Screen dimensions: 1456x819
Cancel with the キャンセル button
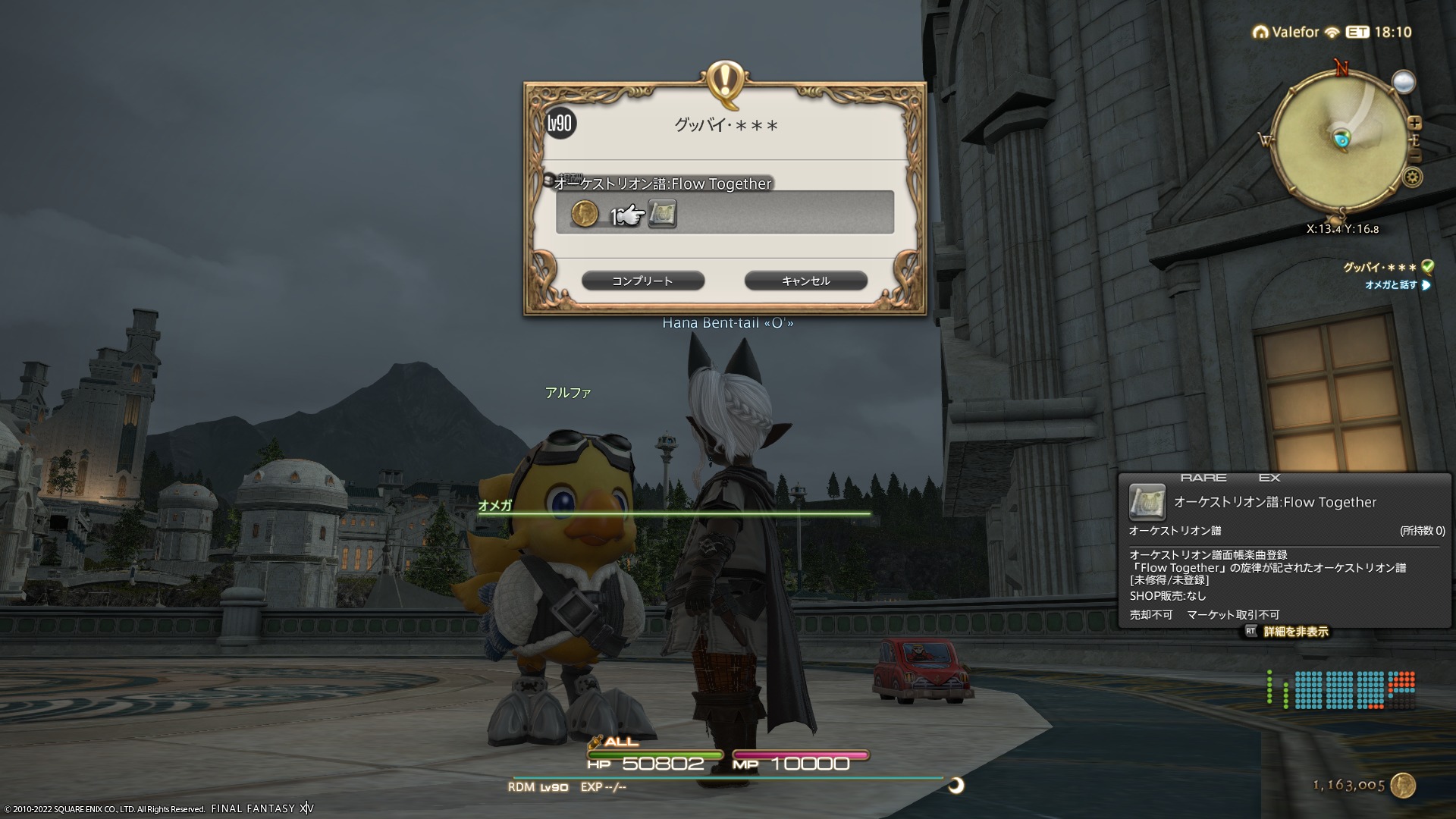click(x=805, y=281)
